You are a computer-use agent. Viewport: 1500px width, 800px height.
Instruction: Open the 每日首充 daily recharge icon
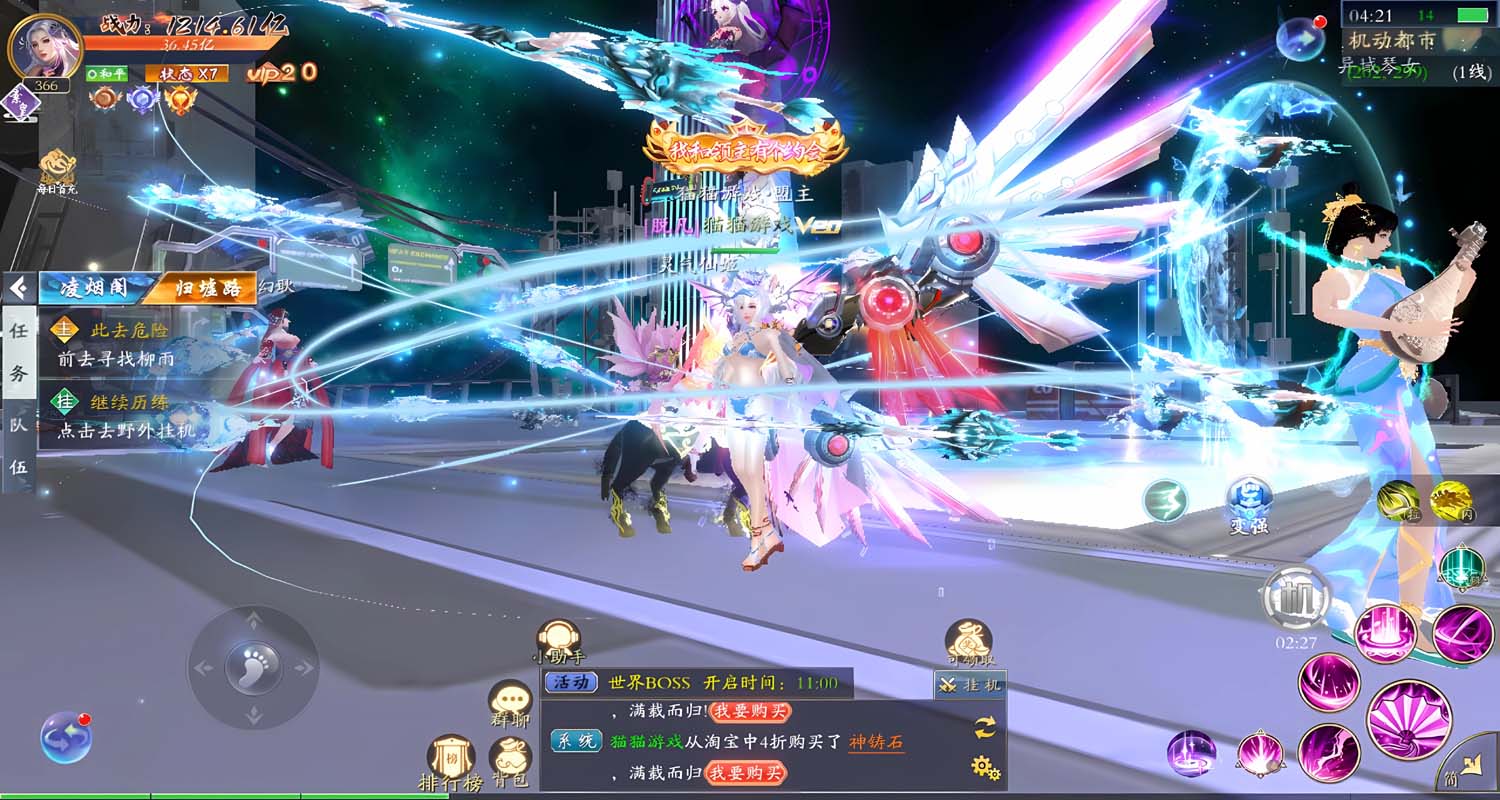(x=56, y=172)
